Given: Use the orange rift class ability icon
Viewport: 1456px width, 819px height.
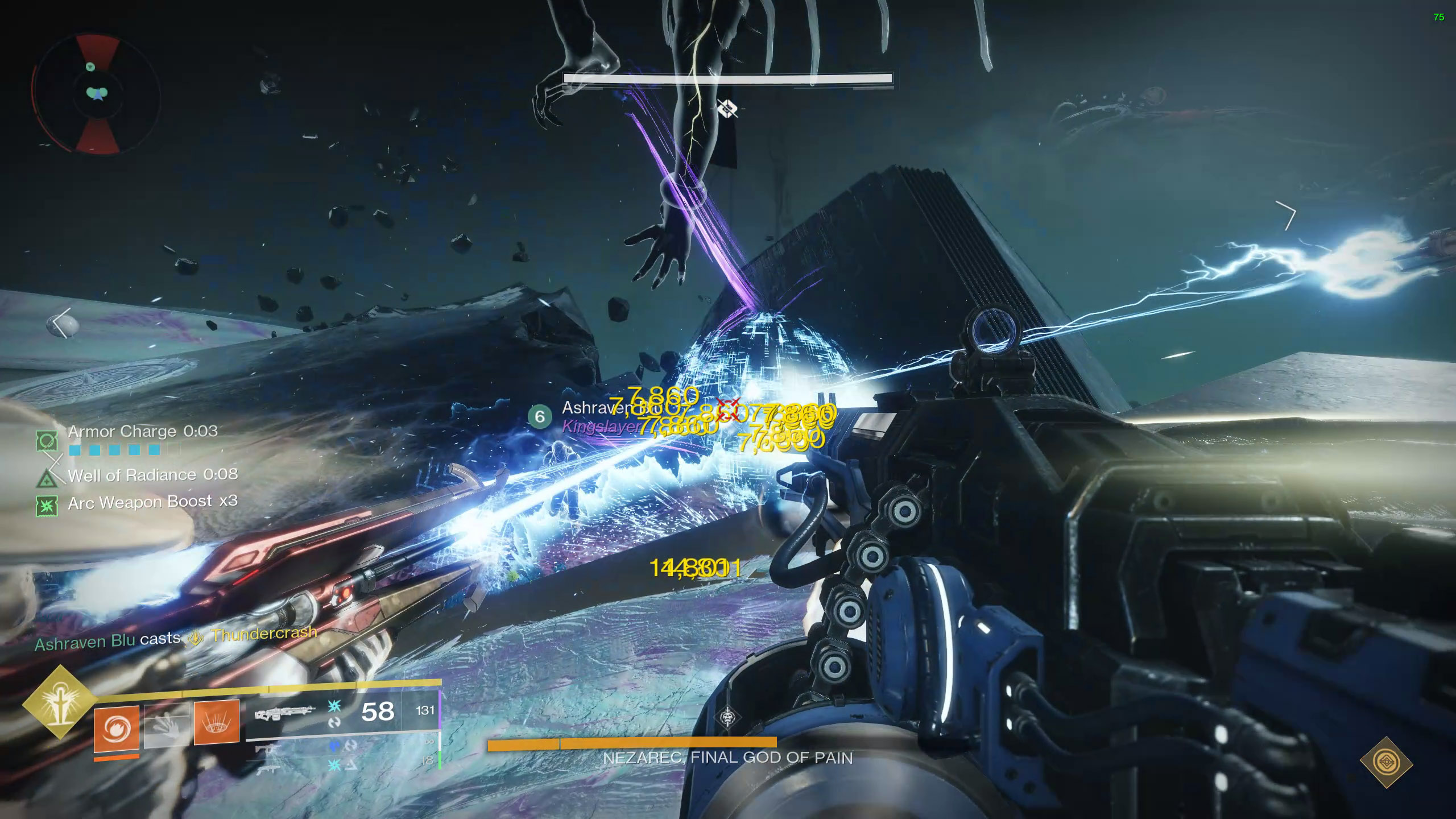Looking at the screenshot, I should click(217, 722).
